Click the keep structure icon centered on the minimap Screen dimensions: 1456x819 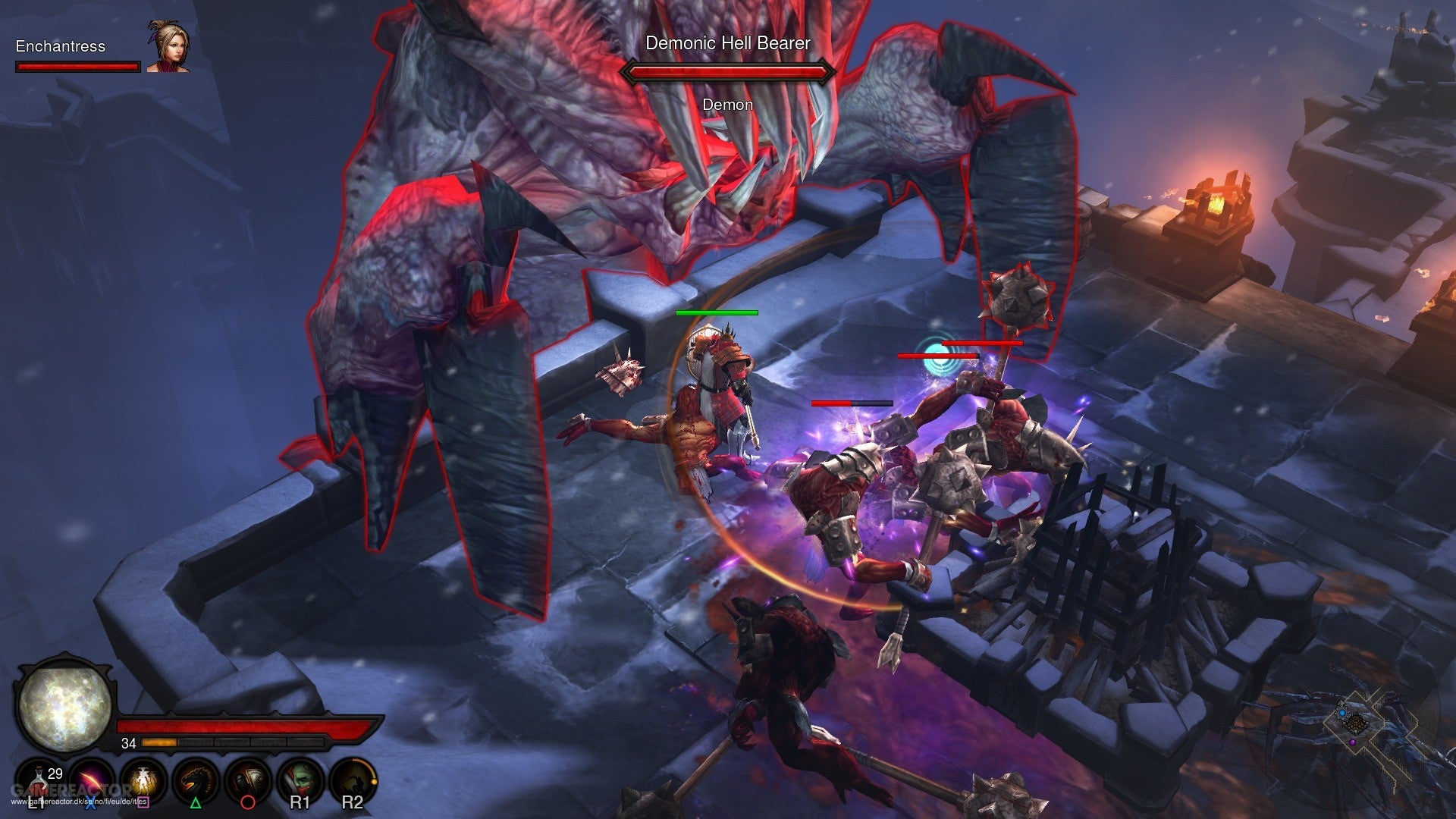[1356, 723]
